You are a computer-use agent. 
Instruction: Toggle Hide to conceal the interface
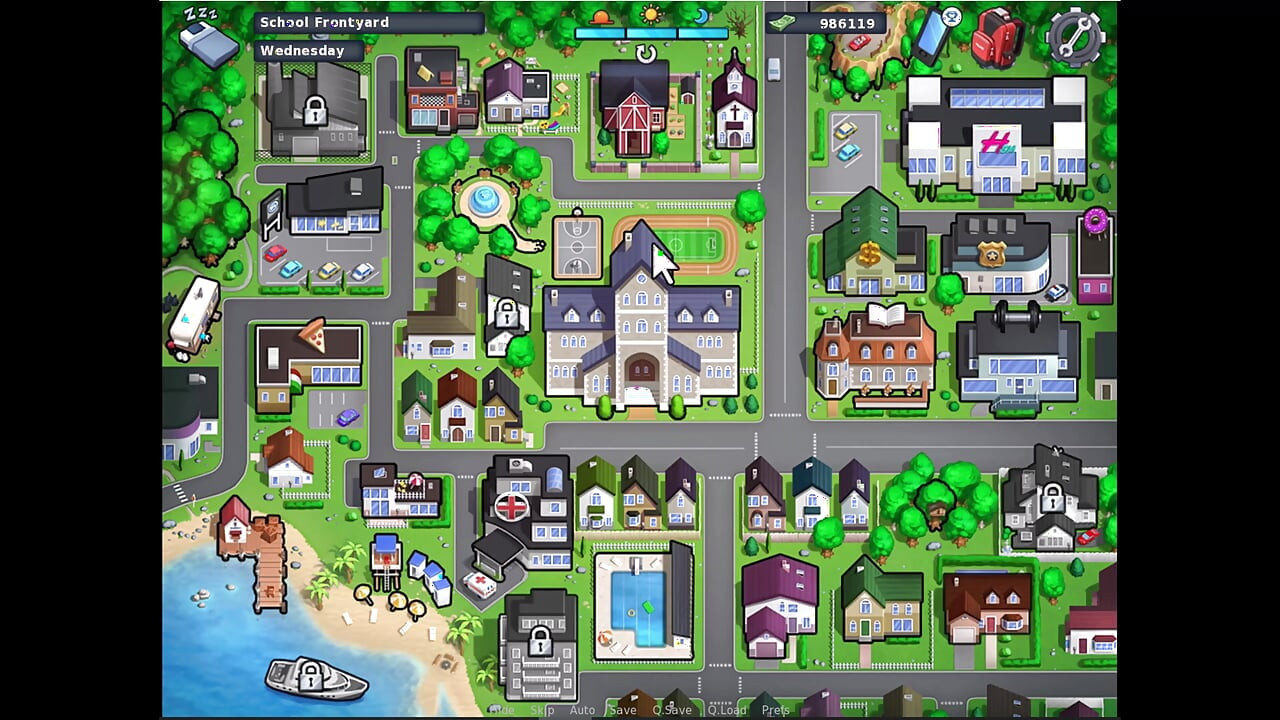pyautogui.click(x=503, y=709)
